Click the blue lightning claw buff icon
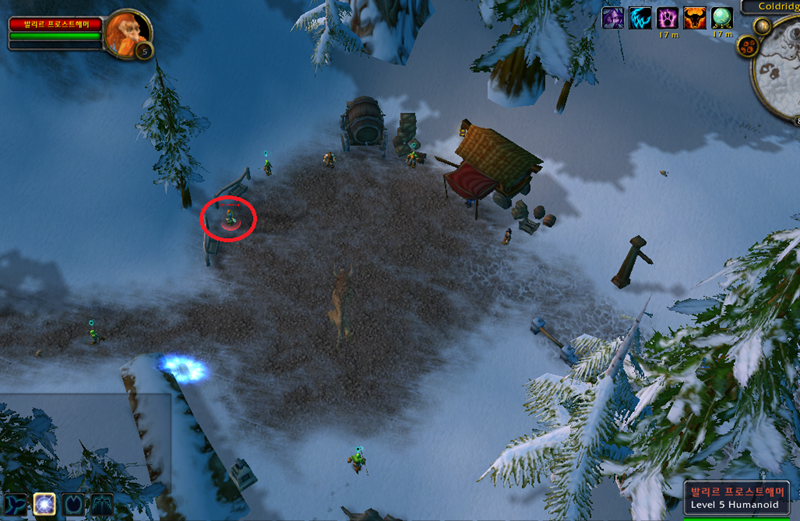This screenshot has width=800, height=521. (x=640, y=18)
